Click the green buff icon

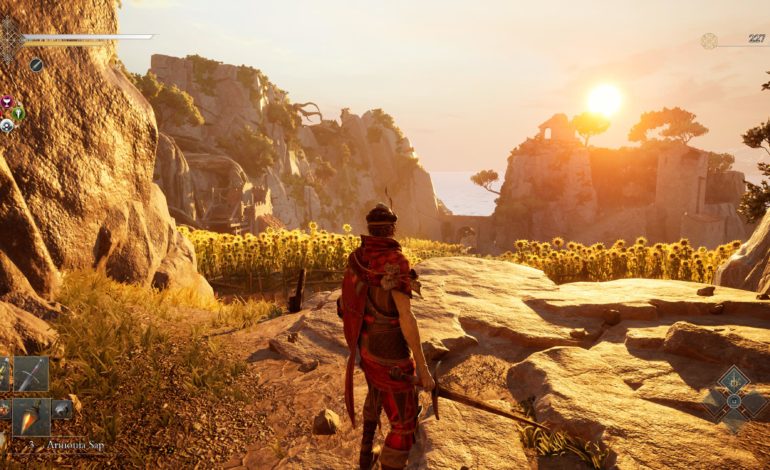[18, 113]
